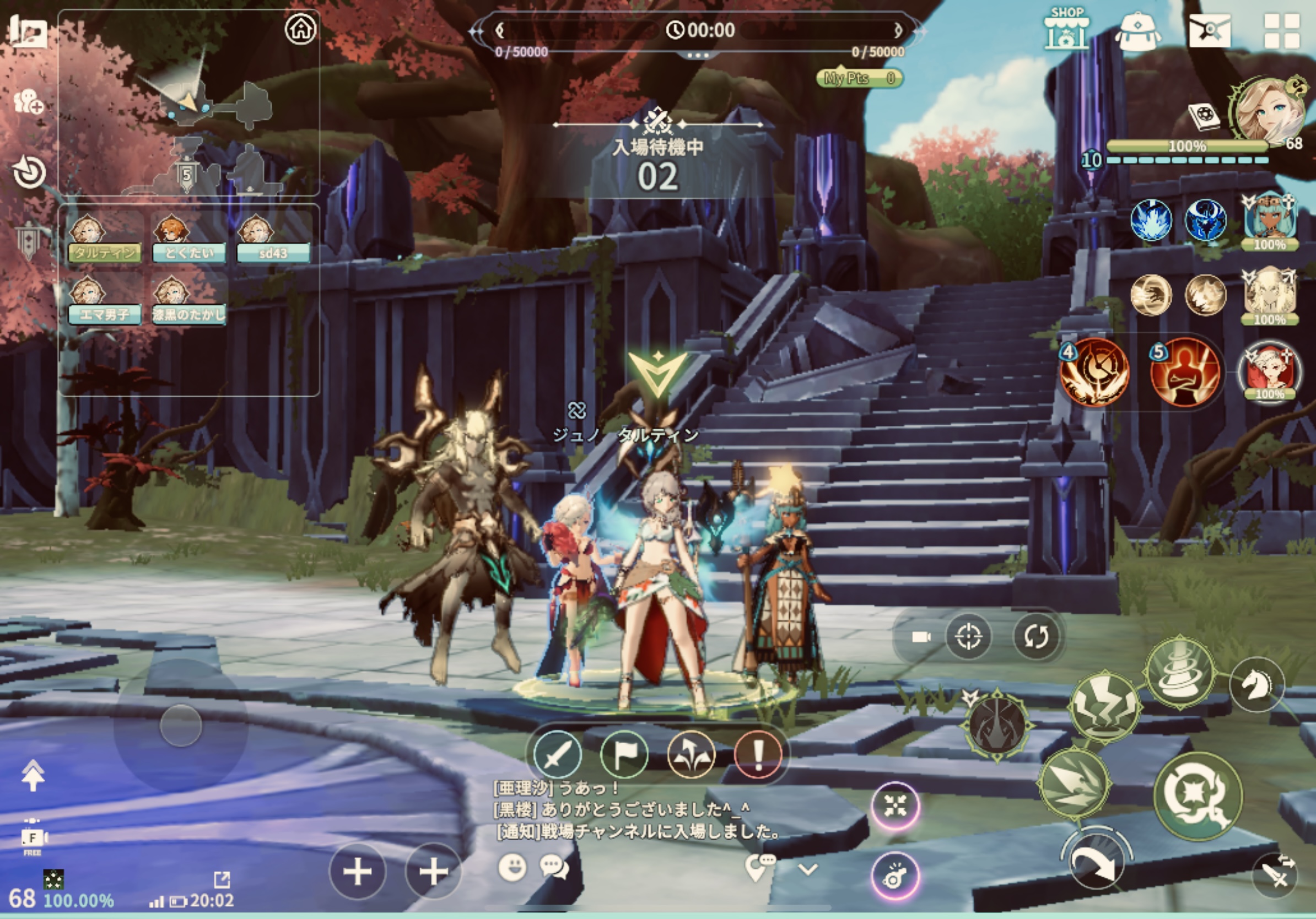This screenshot has width=1316, height=919.
Task: Tap the sword attack command button
Action: click(557, 755)
